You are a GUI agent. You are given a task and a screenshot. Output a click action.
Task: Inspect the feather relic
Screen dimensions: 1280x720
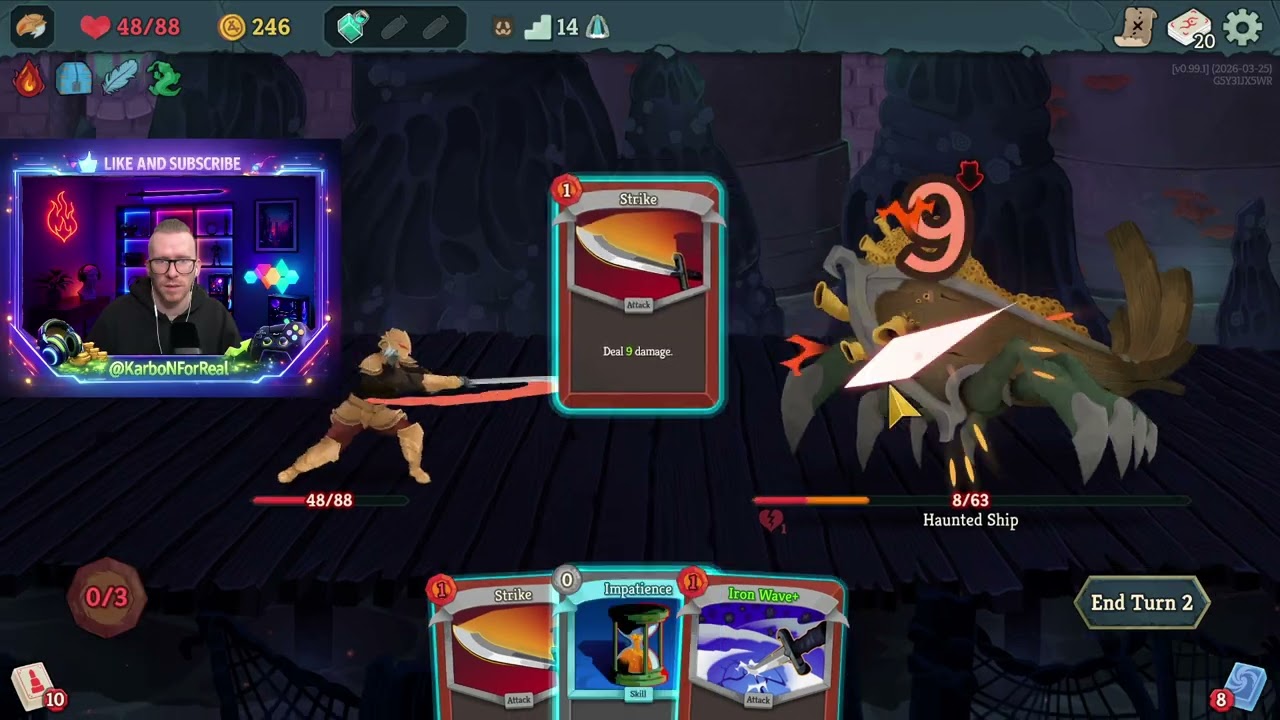tap(119, 79)
